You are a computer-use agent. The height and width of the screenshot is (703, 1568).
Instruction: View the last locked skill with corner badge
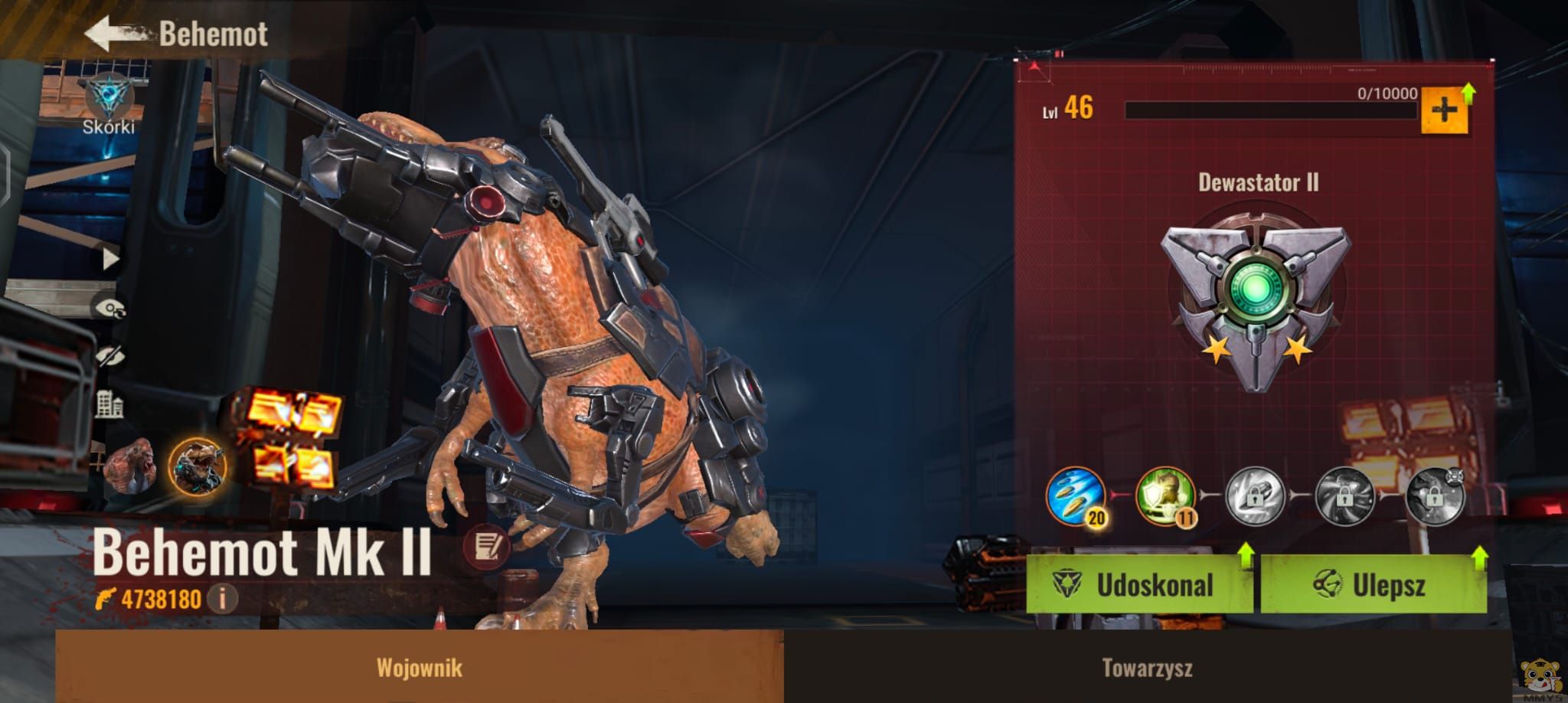tap(1435, 497)
